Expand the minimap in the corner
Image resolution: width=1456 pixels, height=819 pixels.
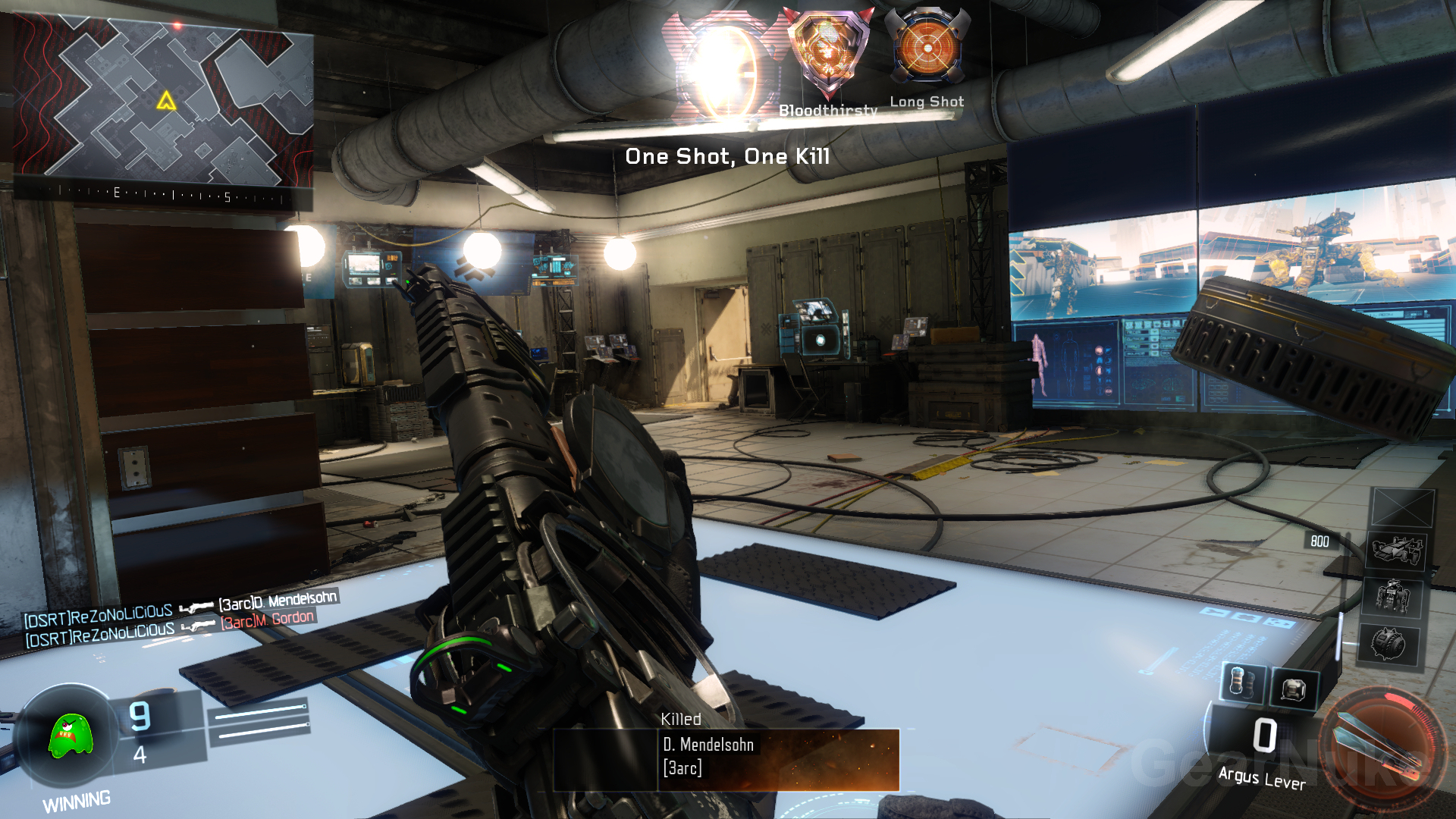[163, 101]
